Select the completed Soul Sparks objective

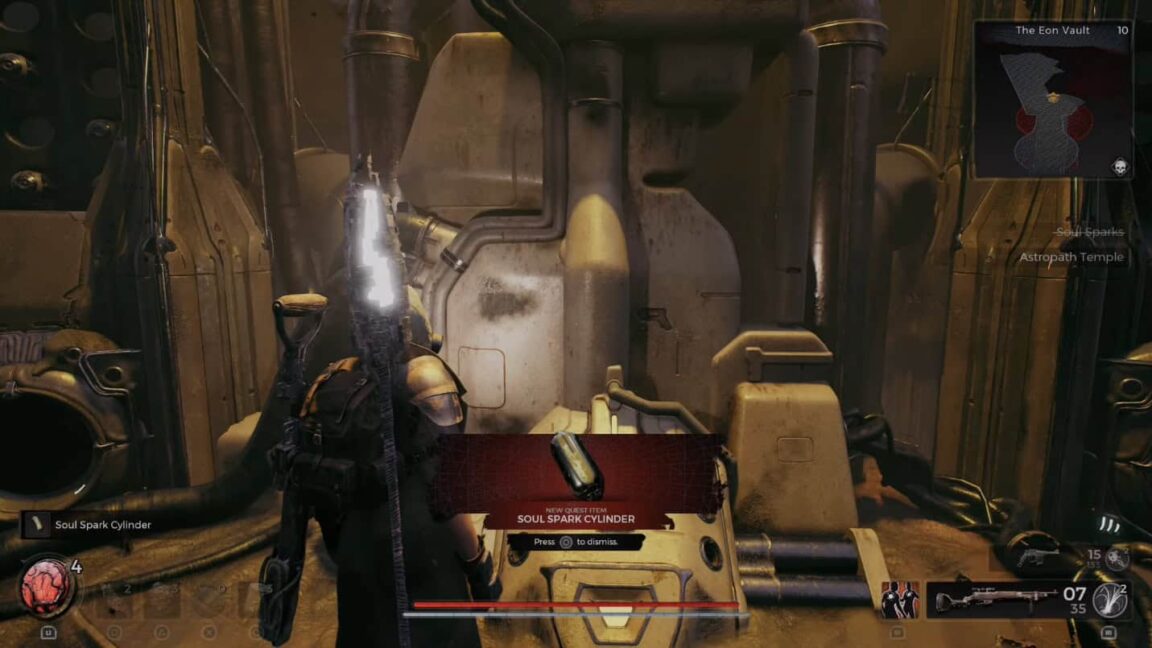coord(1089,232)
